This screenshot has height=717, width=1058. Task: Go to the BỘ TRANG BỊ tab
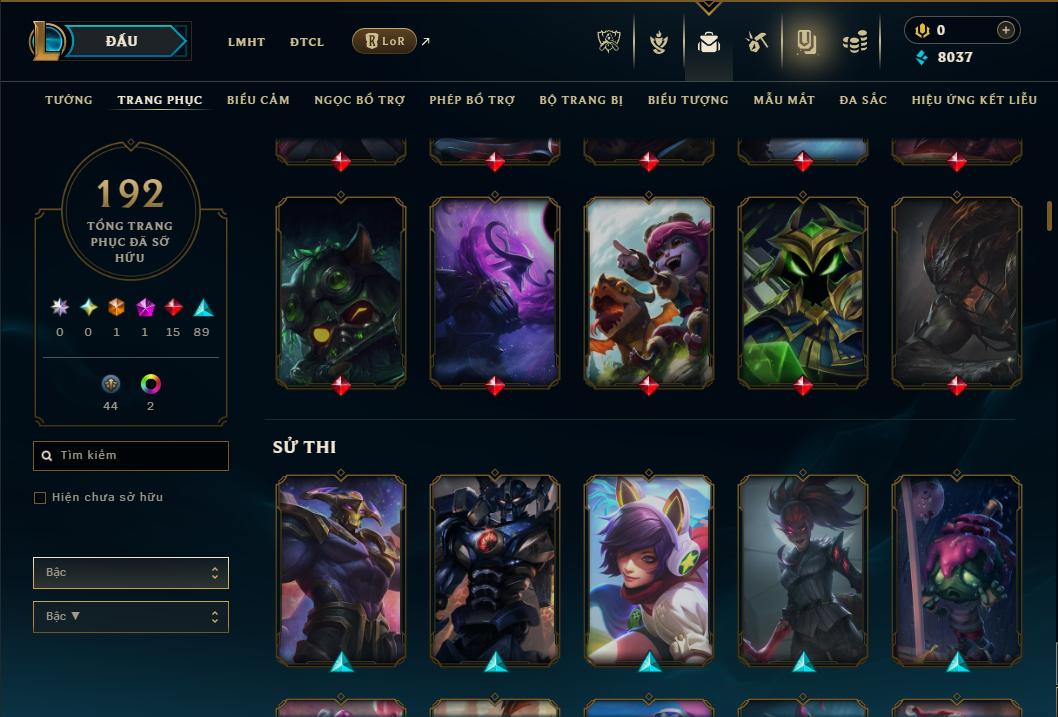pyautogui.click(x=581, y=100)
